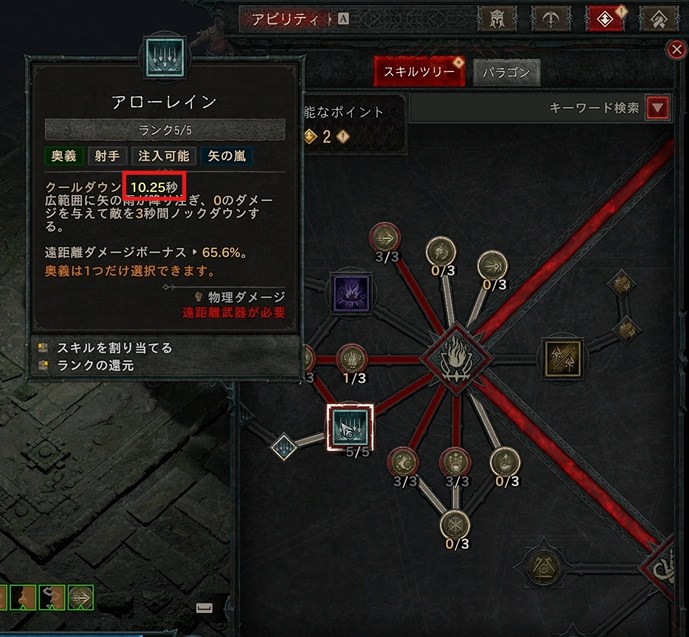Select the Arrow Rain skill node

click(350, 427)
